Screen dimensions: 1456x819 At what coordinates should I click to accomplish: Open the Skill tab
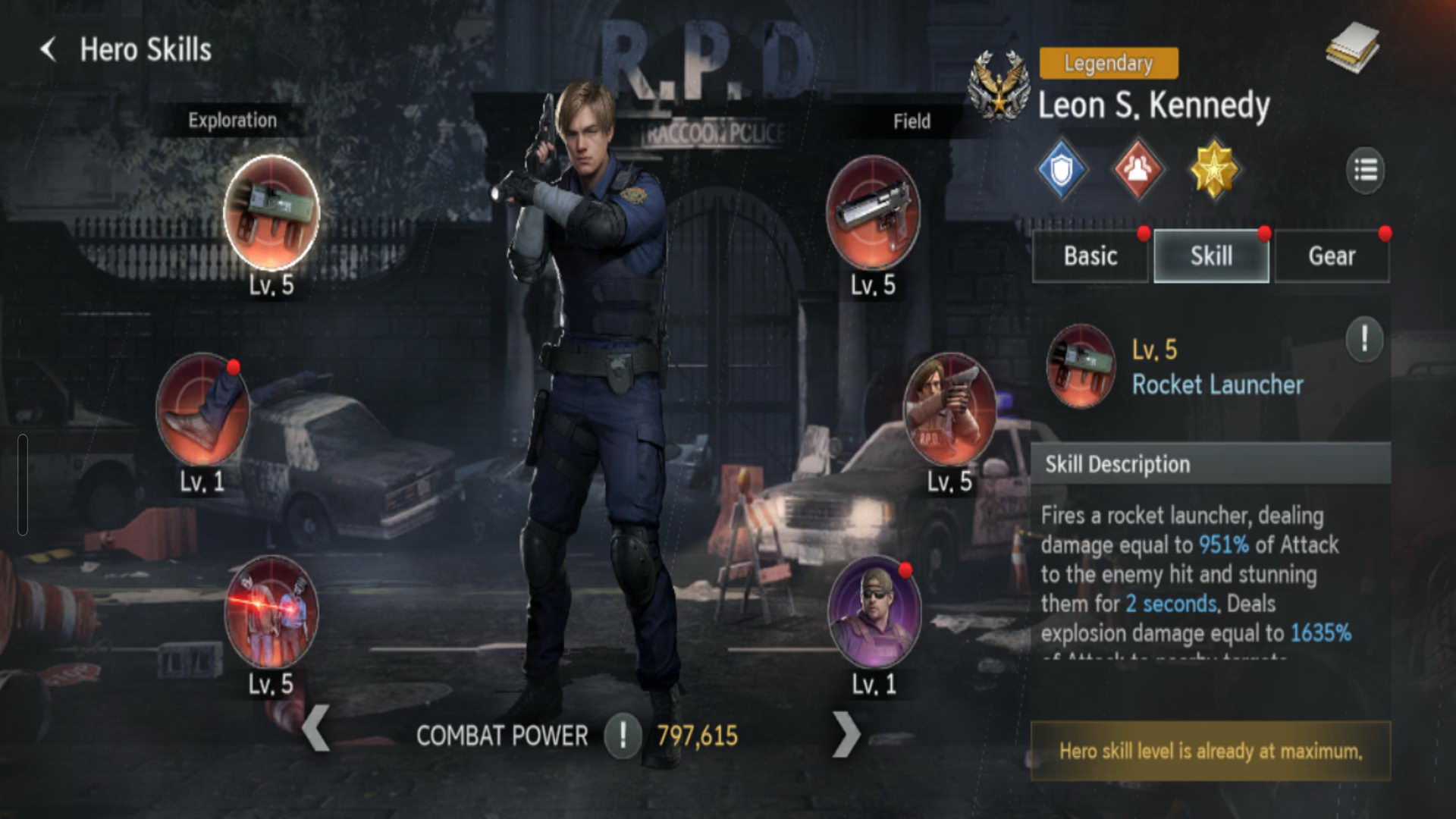pyautogui.click(x=1211, y=256)
